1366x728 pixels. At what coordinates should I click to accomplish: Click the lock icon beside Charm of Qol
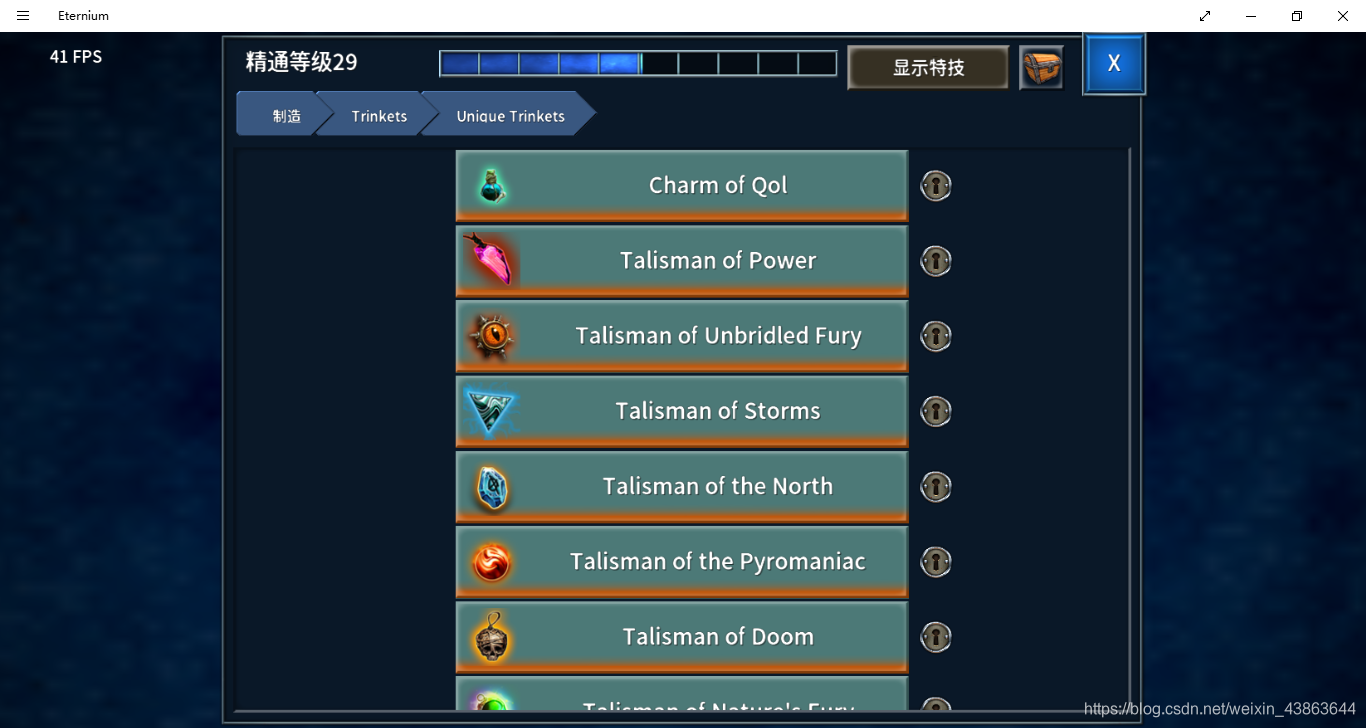click(x=936, y=186)
